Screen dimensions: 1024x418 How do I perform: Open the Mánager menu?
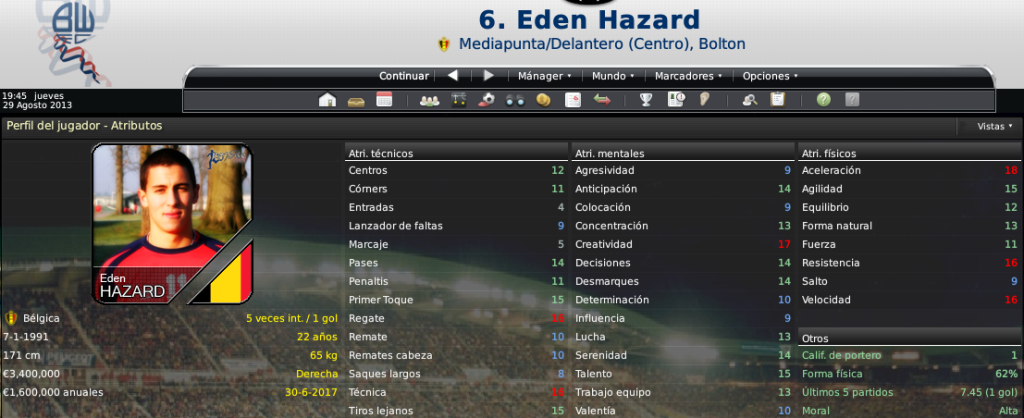[x=544, y=76]
